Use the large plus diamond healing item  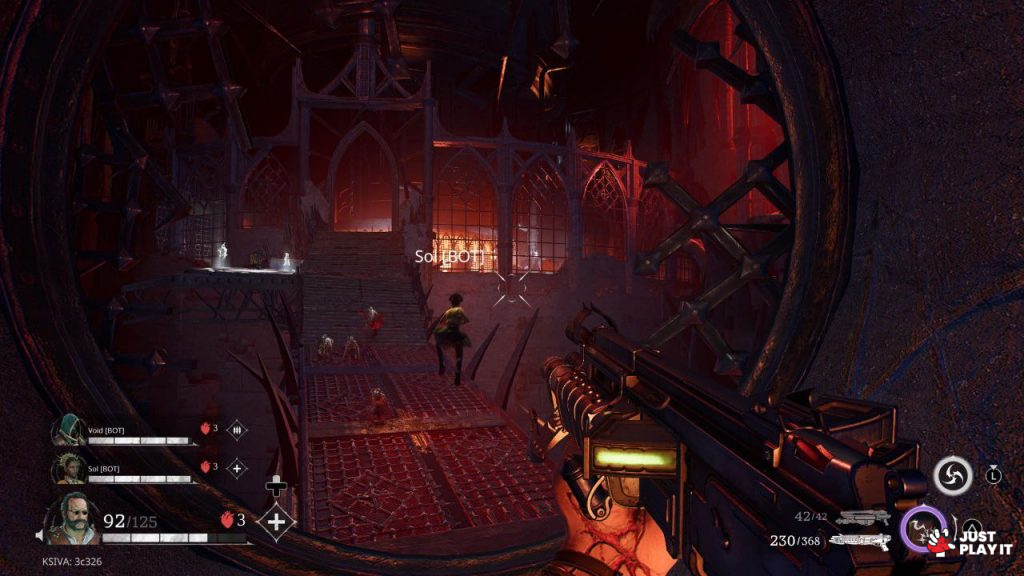pyautogui.click(x=276, y=521)
